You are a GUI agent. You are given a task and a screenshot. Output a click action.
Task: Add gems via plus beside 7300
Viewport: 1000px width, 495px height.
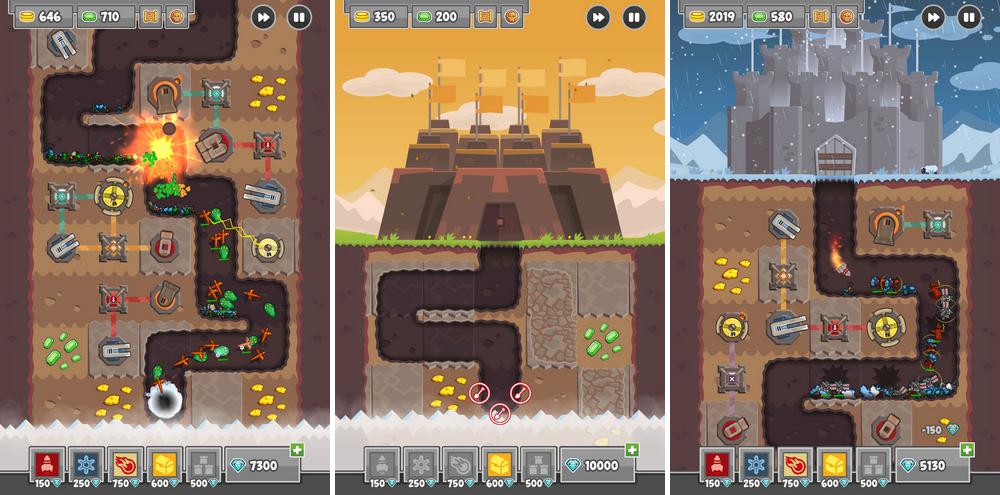pos(296,451)
